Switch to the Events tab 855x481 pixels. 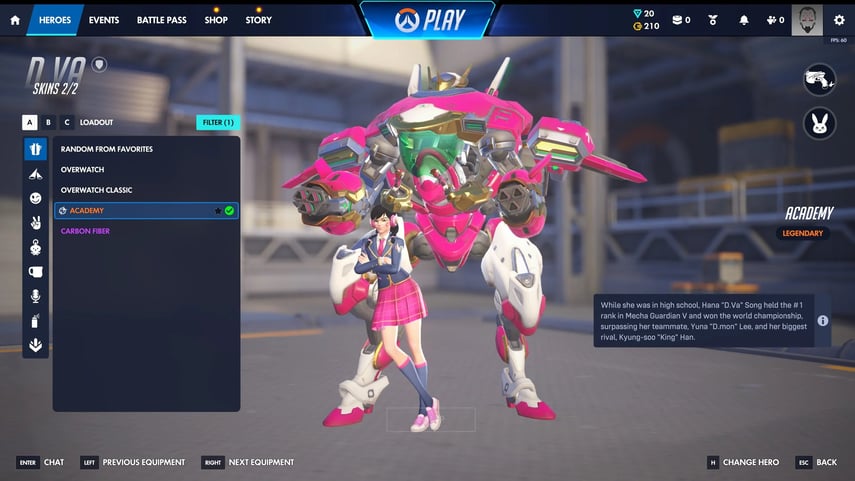point(103,20)
